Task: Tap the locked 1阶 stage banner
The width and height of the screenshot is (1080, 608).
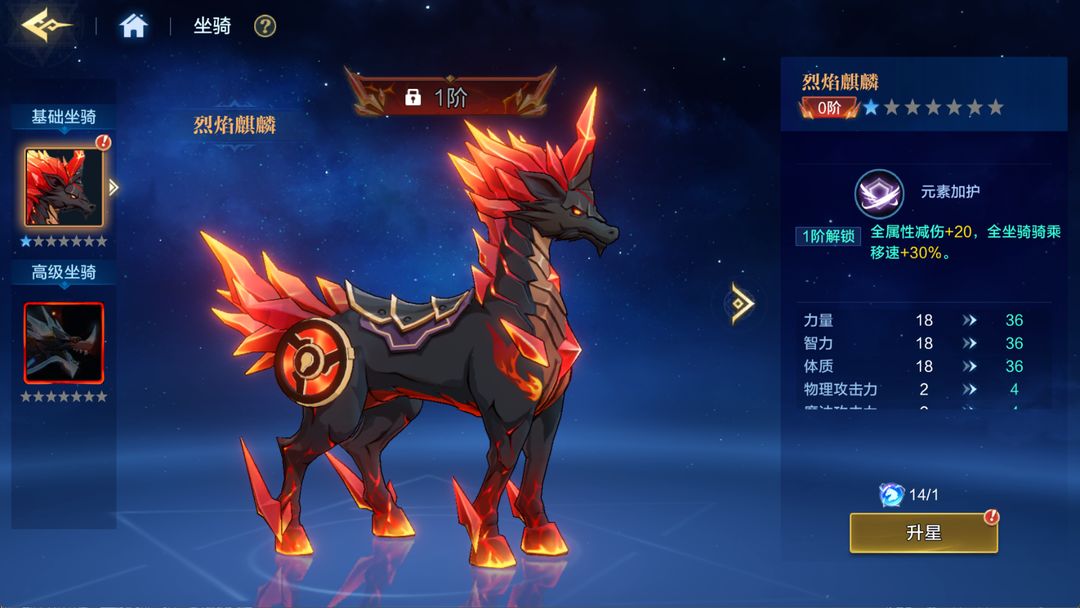Action: 449,97
